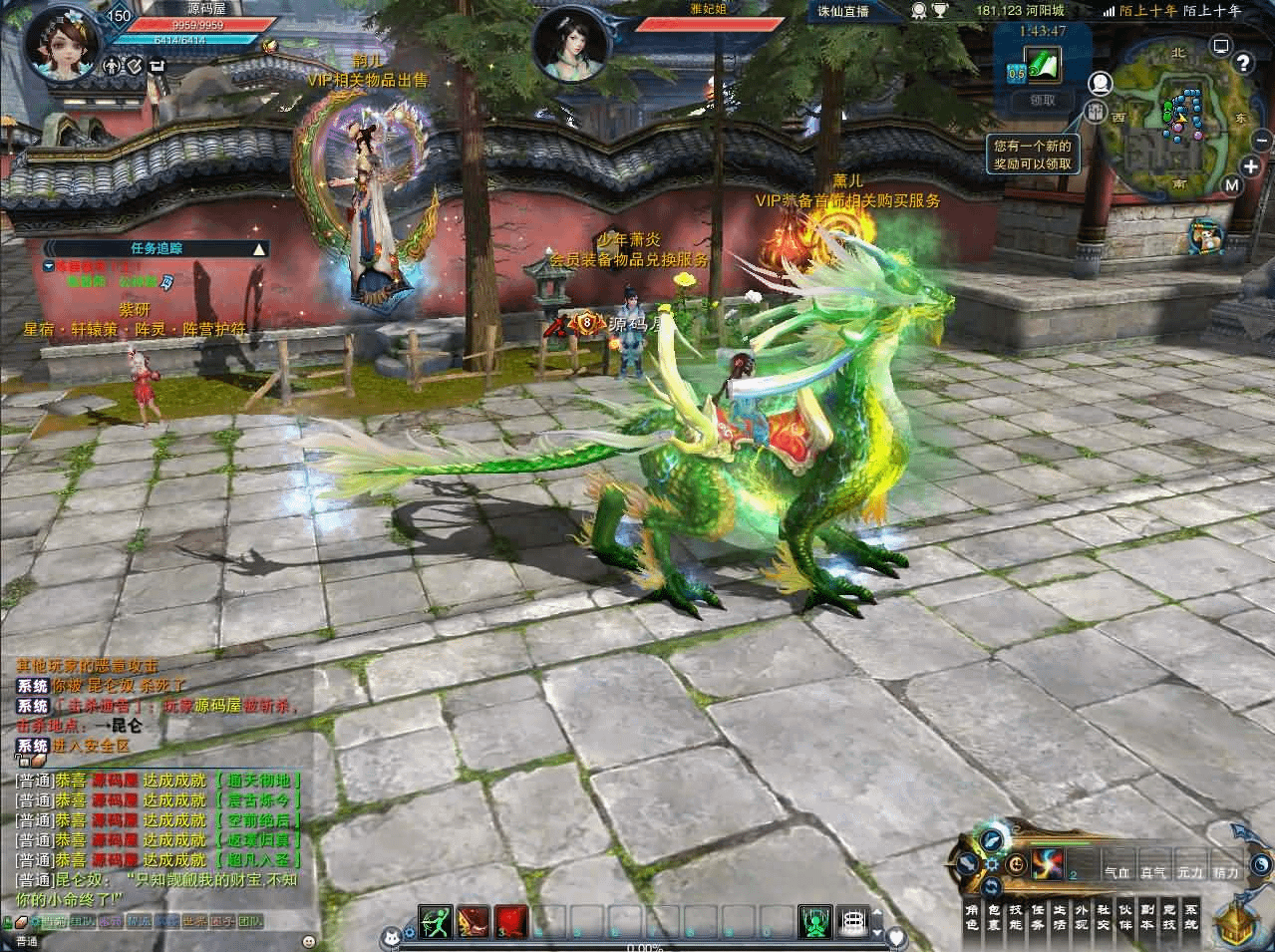Open the 诛仙直播 live stream button
This screenshot has width=1275, height=952.
[843, 11]
